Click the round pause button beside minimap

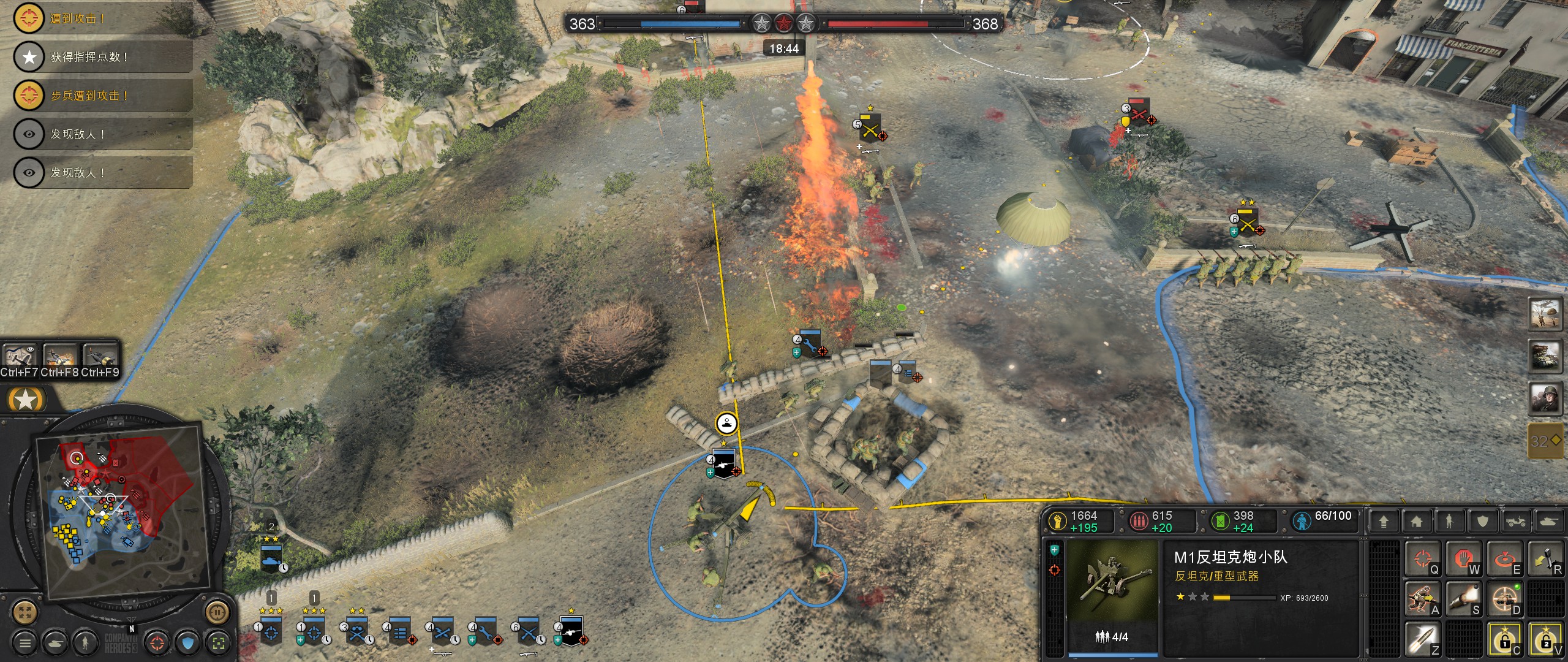[217, 612]
